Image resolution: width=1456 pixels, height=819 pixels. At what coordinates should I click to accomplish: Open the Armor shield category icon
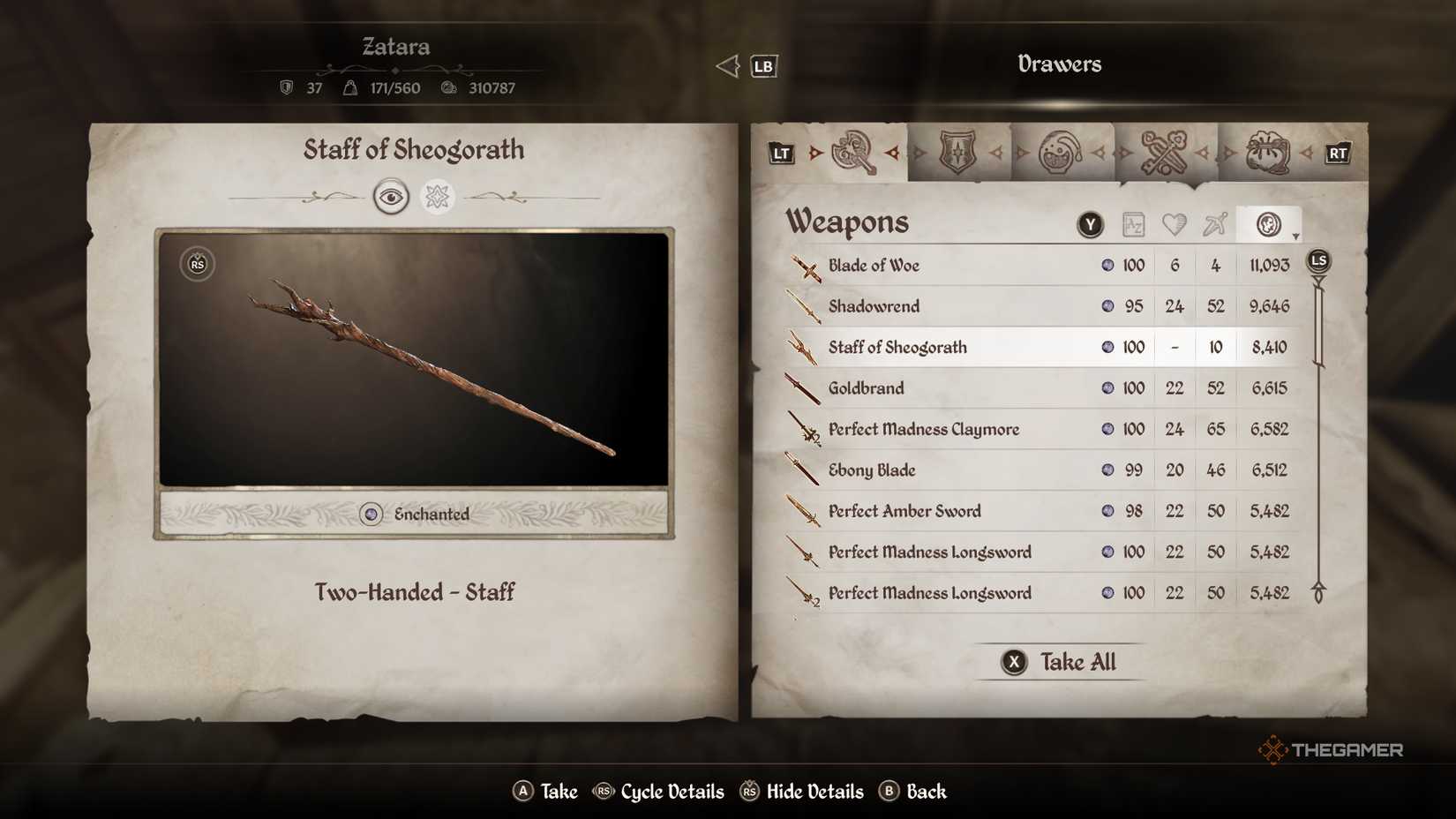point(957,152)
